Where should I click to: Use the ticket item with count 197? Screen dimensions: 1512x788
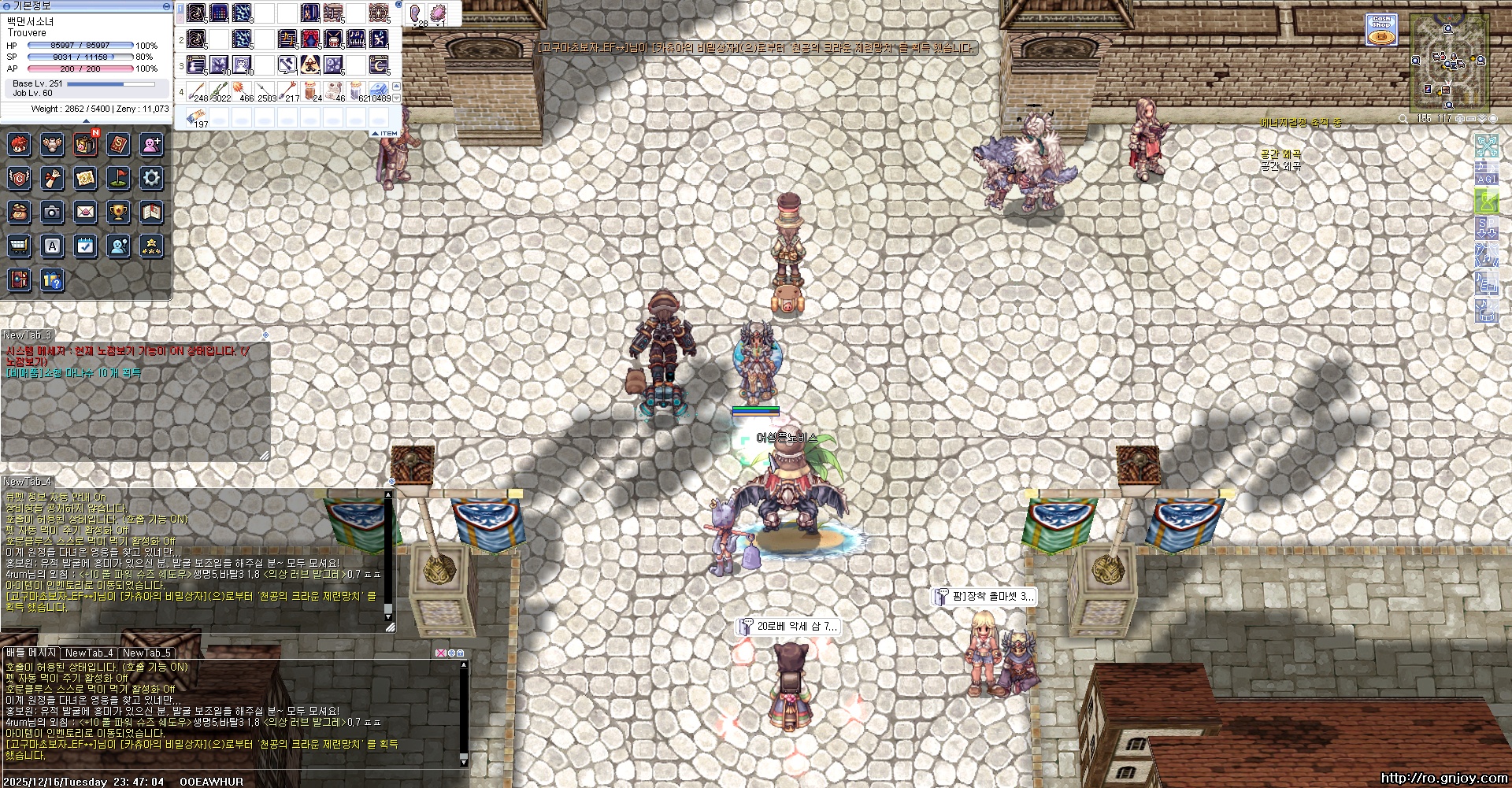point(197,118)
